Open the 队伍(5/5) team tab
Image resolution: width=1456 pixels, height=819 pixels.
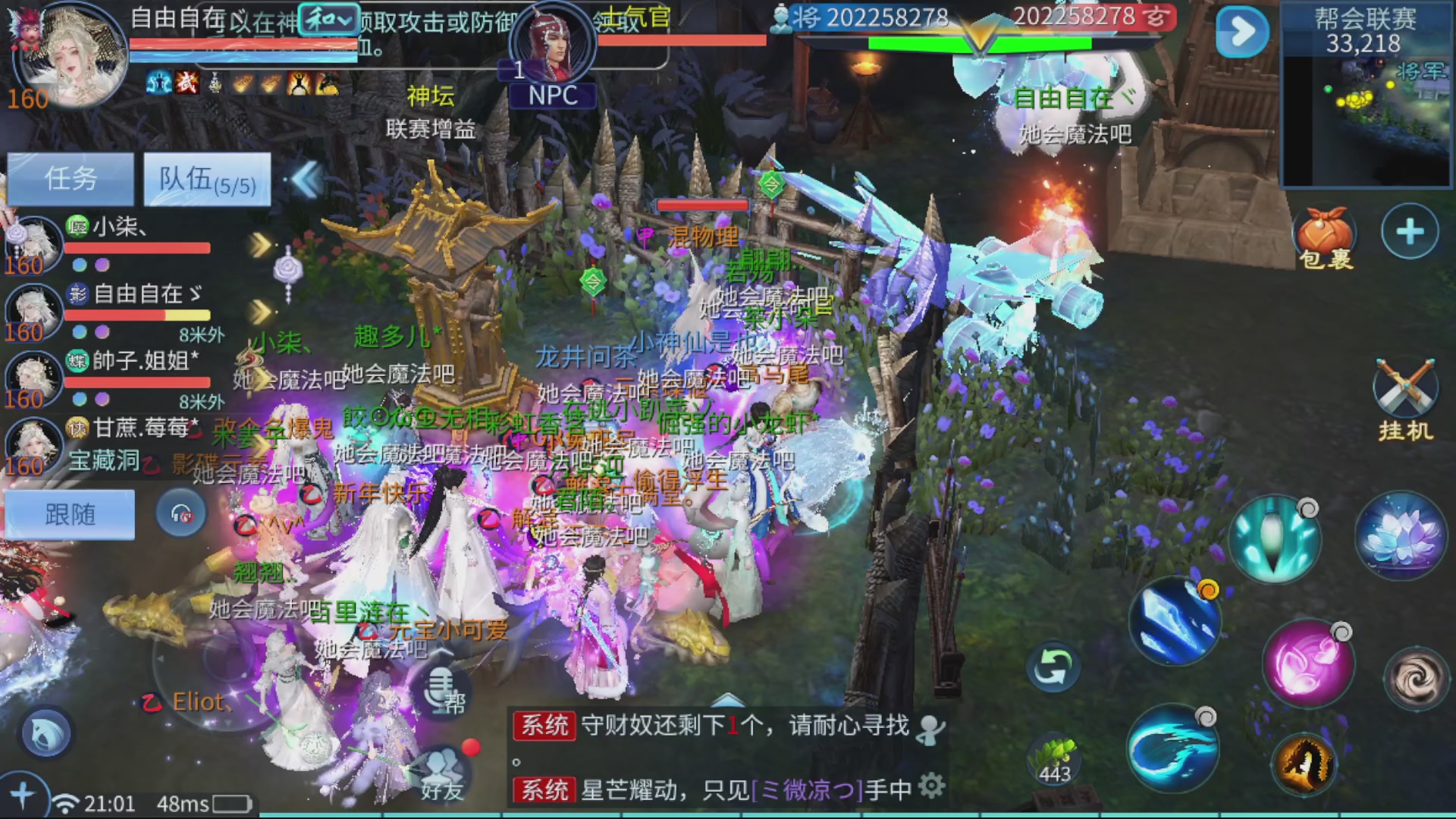(x=205, y=179)
